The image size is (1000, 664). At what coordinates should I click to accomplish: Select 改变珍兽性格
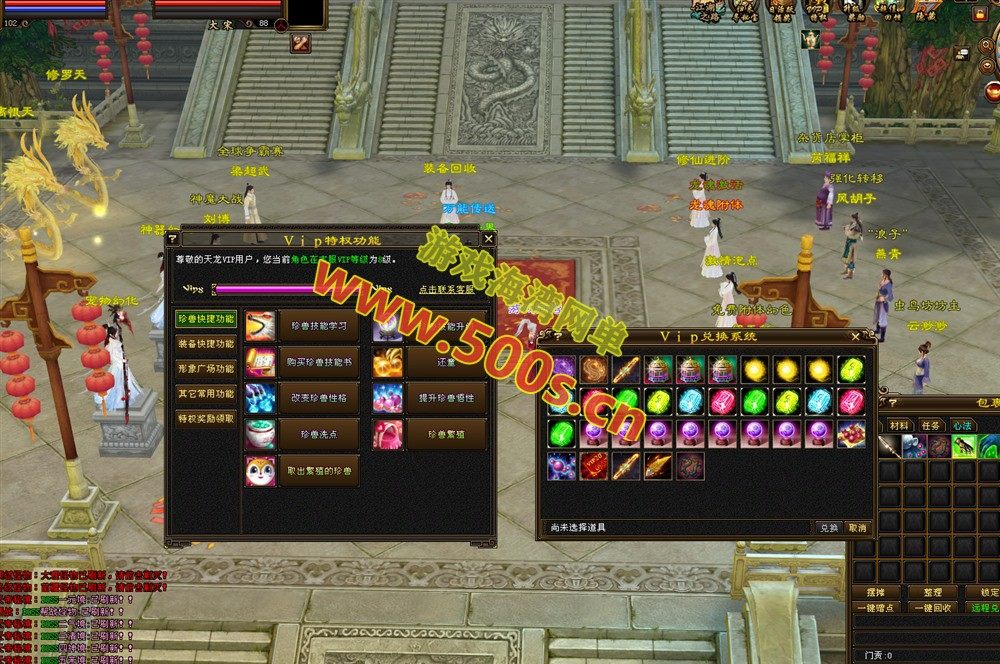(x=318, y=398)
